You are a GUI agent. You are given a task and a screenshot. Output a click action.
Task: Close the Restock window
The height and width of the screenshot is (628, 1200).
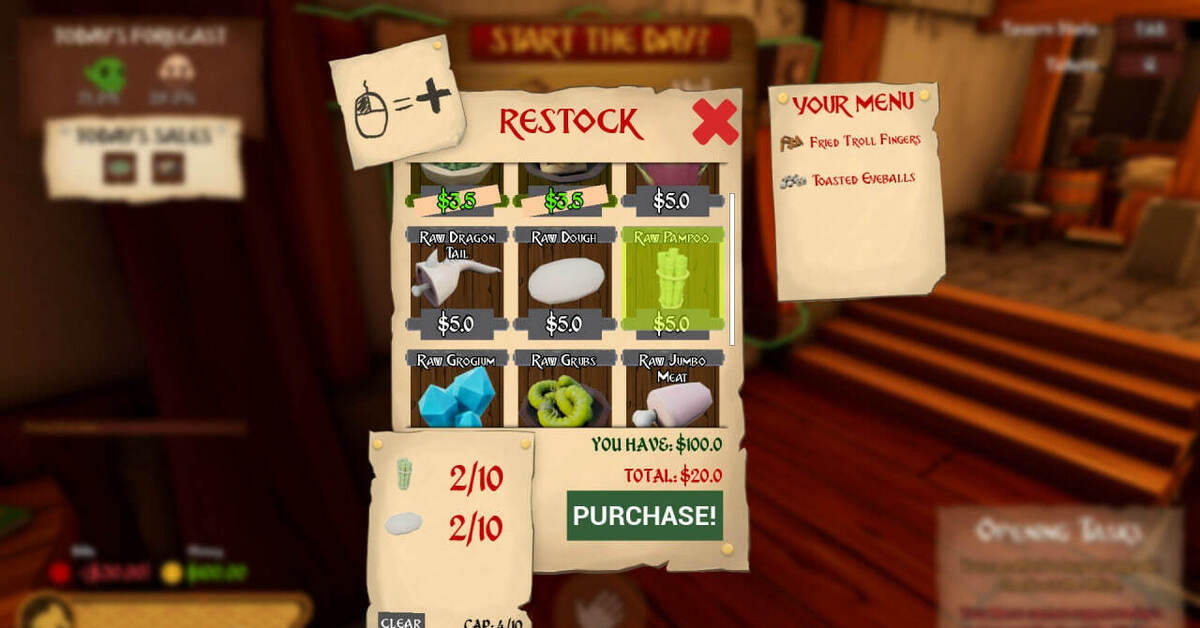click(714, 123)
